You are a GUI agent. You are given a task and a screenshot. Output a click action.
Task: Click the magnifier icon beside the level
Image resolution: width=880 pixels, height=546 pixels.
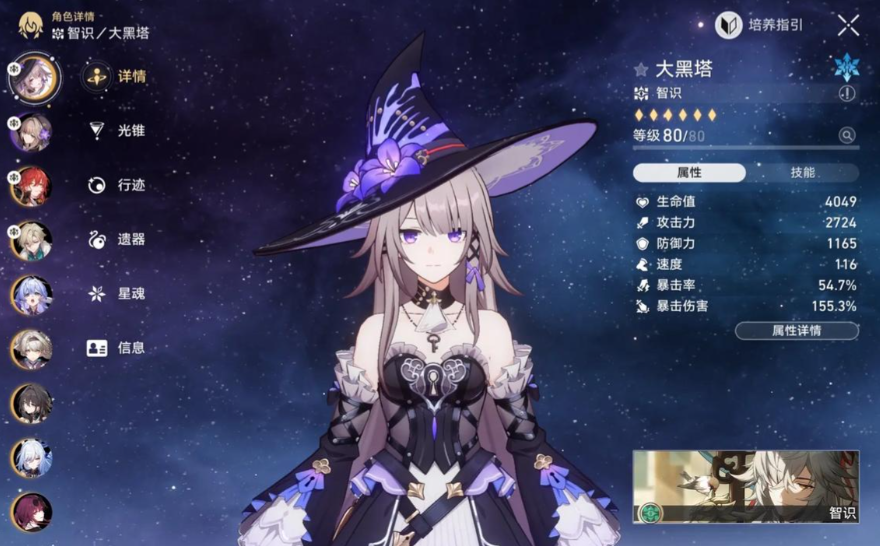pyautogui.click(x=847, y=135)
